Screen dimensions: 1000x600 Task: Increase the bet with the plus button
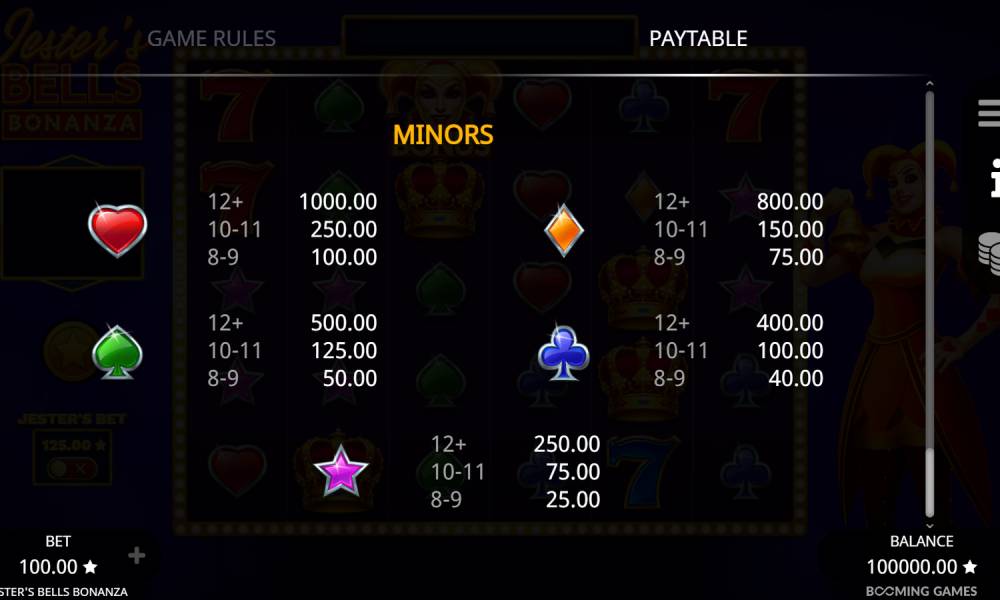[137, 556]
